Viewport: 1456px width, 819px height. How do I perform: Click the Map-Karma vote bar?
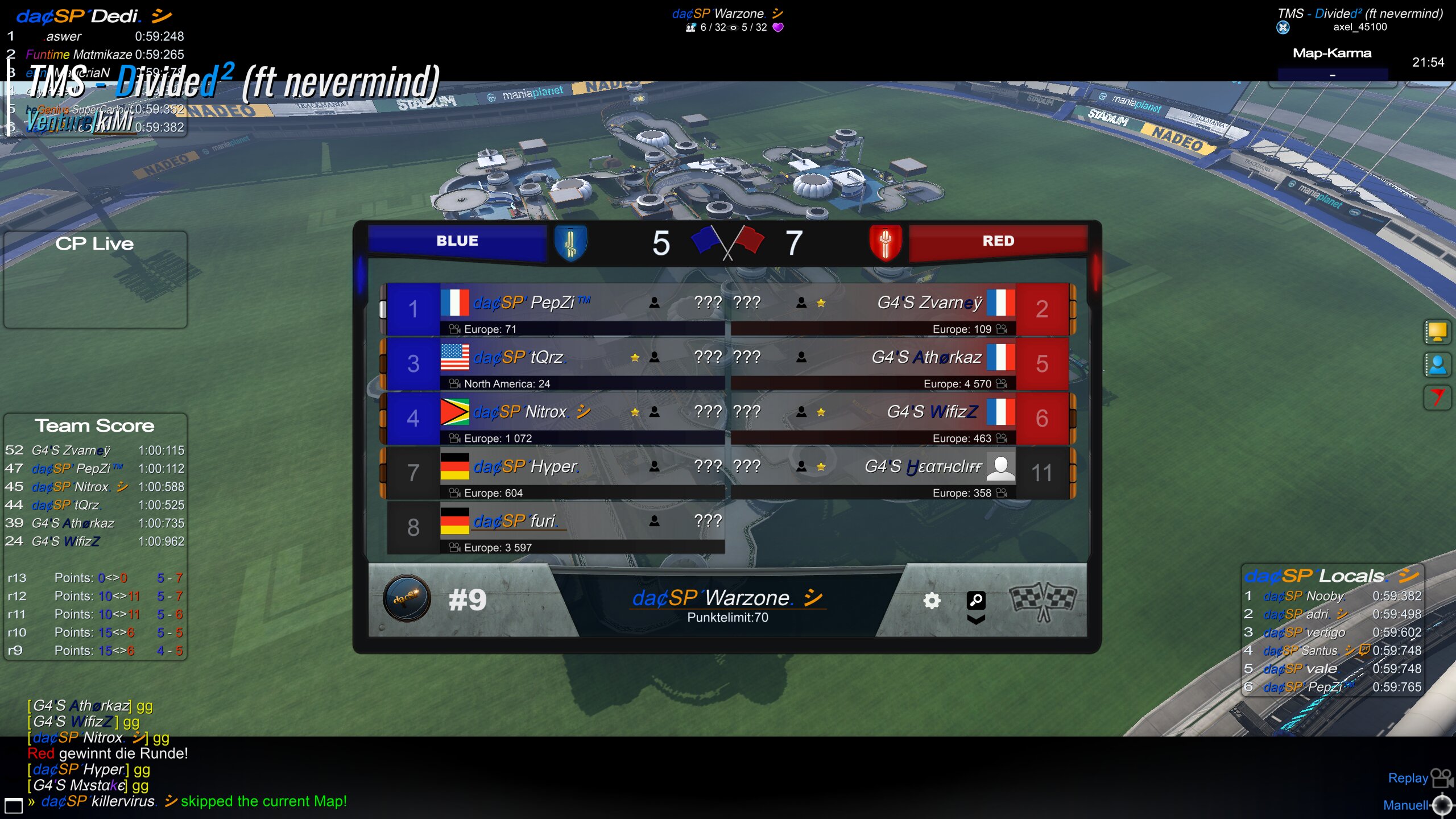[x=1332, y=75]
